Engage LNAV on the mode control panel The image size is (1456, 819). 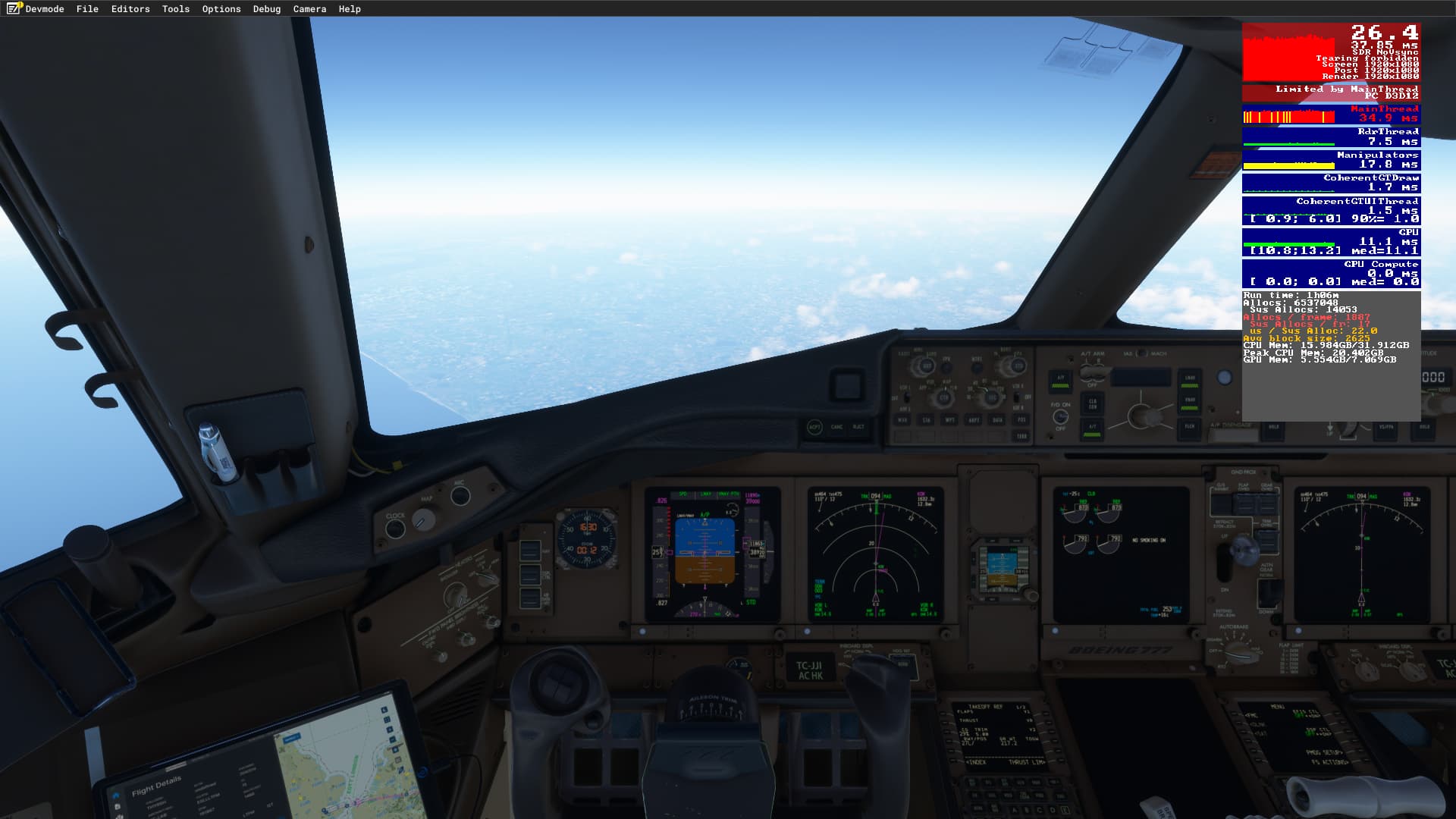[1190, 378]
